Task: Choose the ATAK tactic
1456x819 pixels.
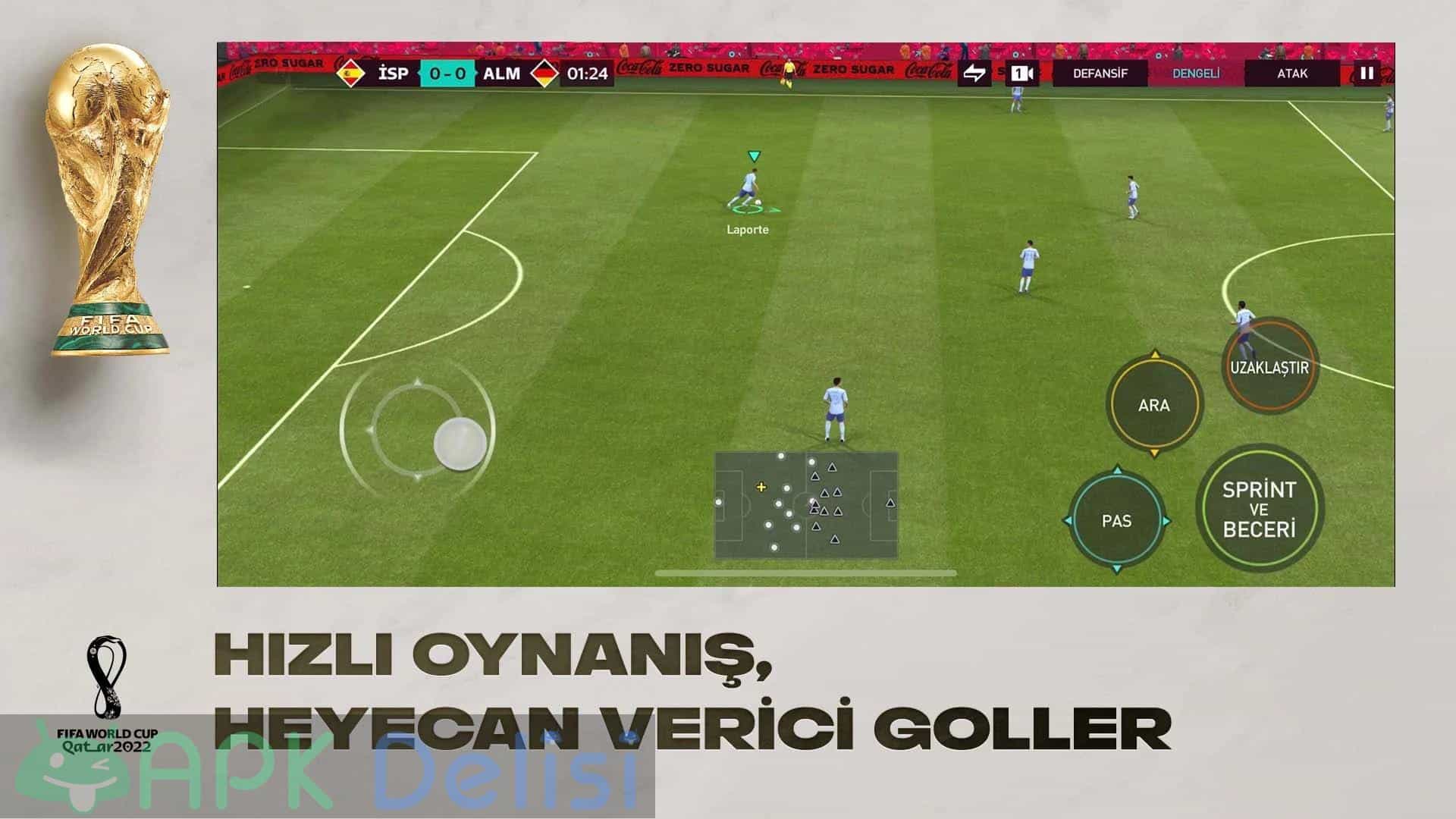Action: 1292,74
